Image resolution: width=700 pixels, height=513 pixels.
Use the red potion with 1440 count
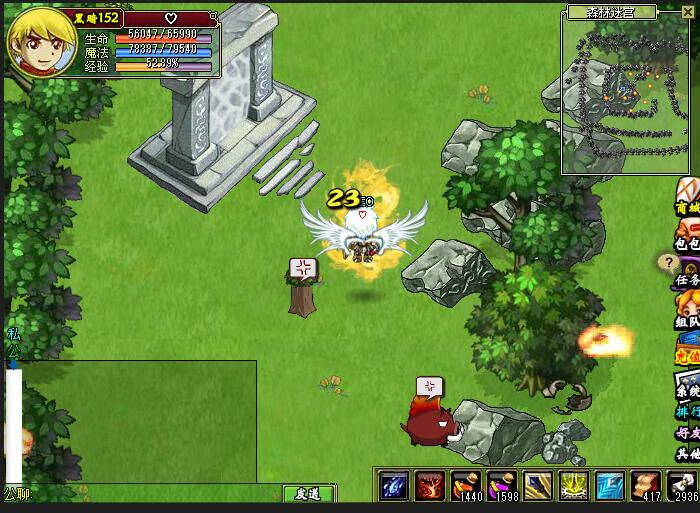[467, 485]
